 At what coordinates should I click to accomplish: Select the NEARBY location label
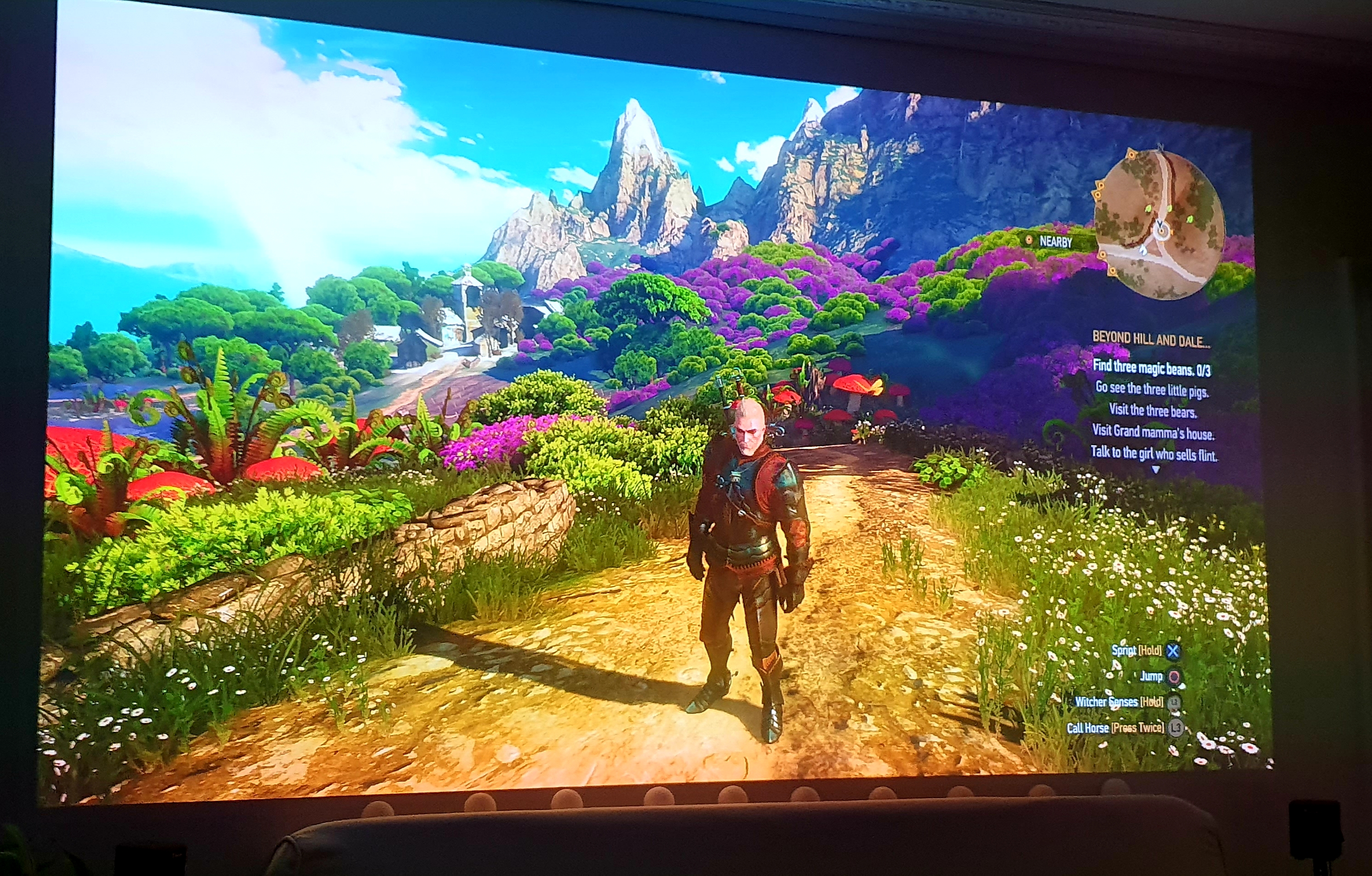(1055, 241)
